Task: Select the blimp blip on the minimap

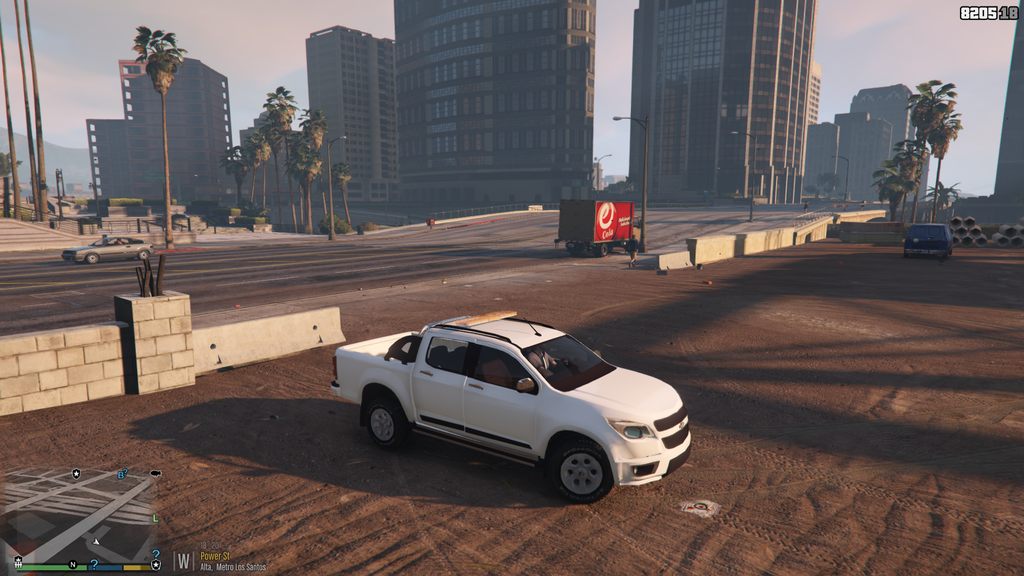Action: point(155,472)
